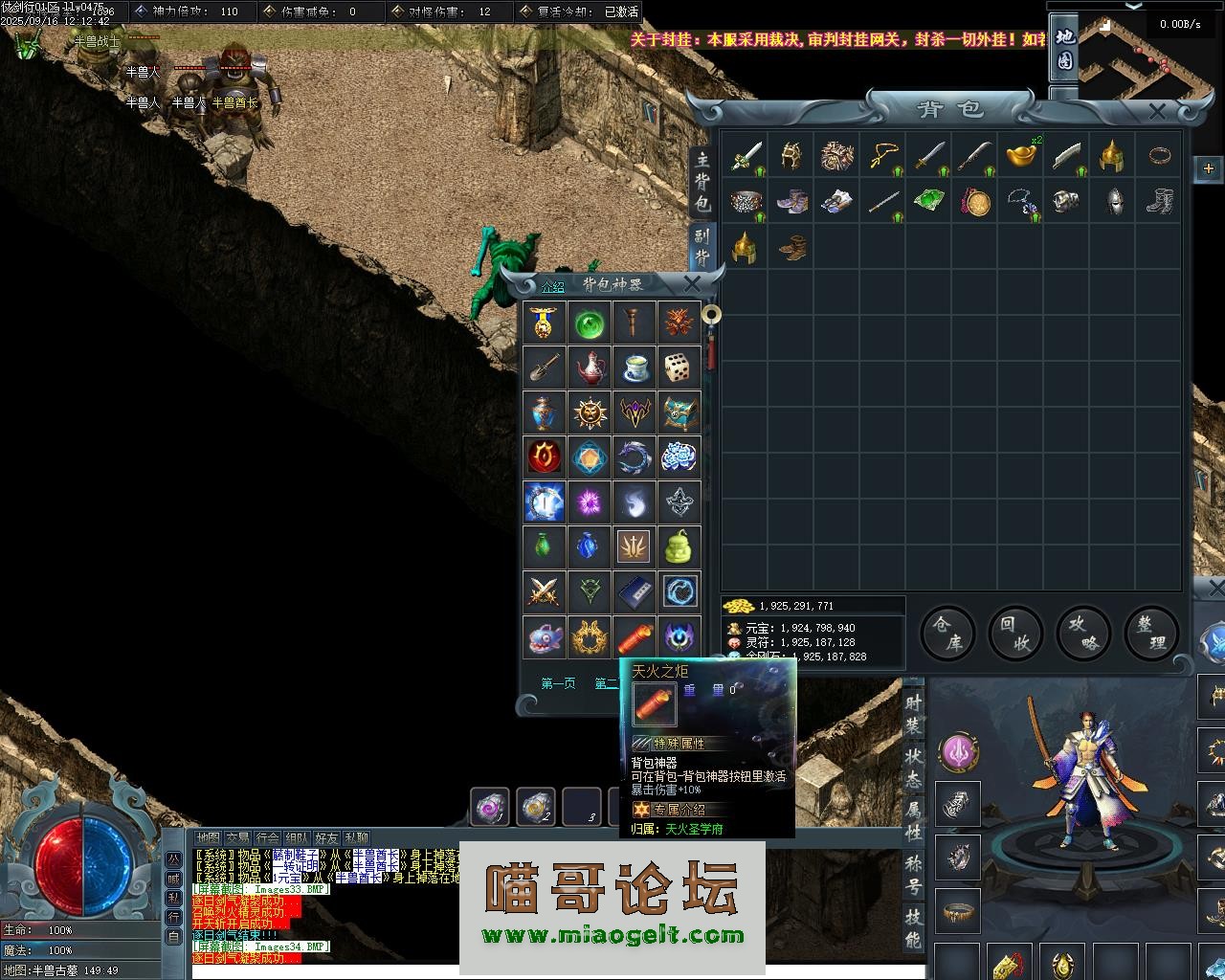Screen dimensions: 1225x980
Task: Open the 介绍 introduction link
Action: click(553, 286)
